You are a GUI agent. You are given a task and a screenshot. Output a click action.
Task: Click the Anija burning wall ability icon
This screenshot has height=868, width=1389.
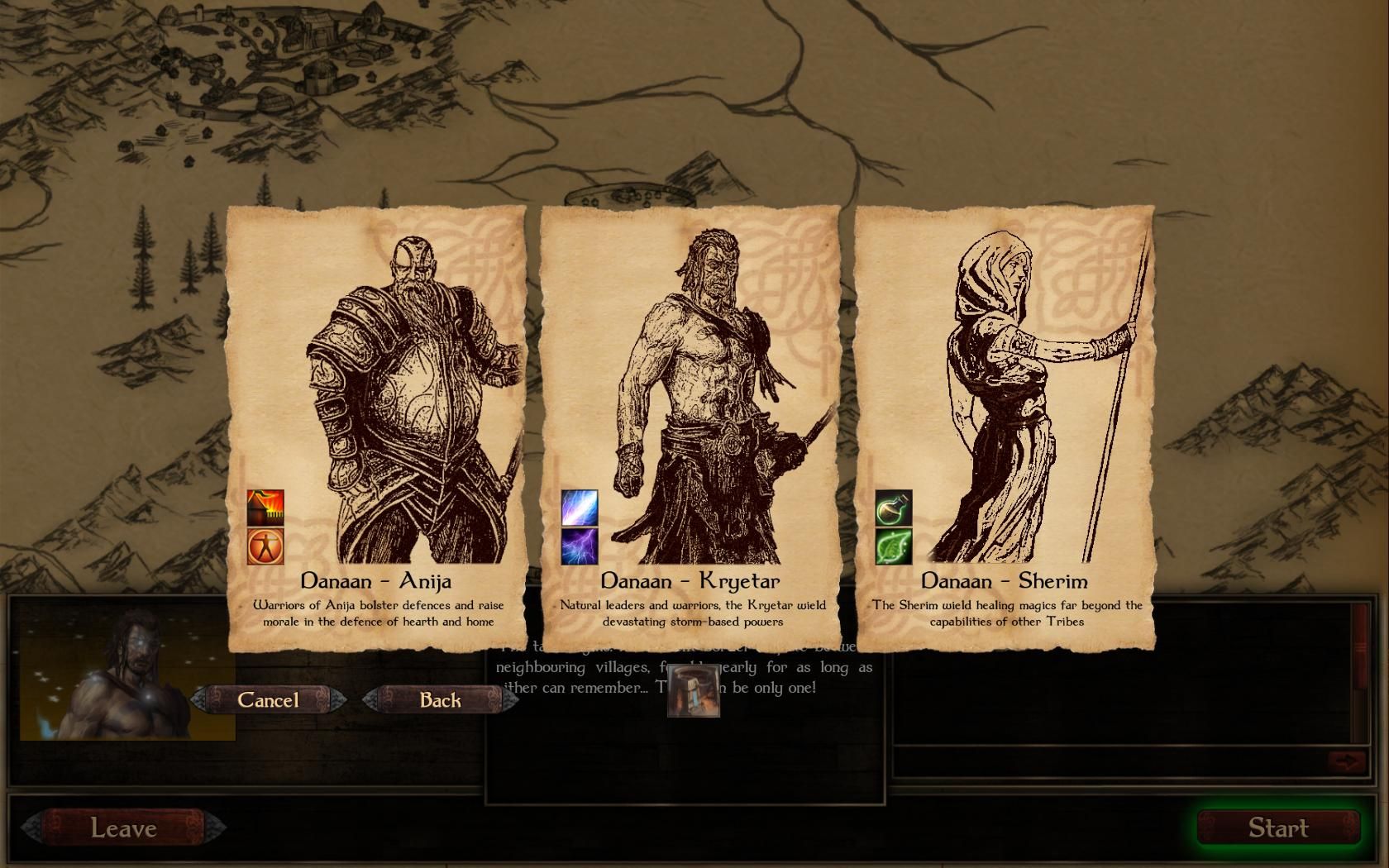[x=265, y=508]
